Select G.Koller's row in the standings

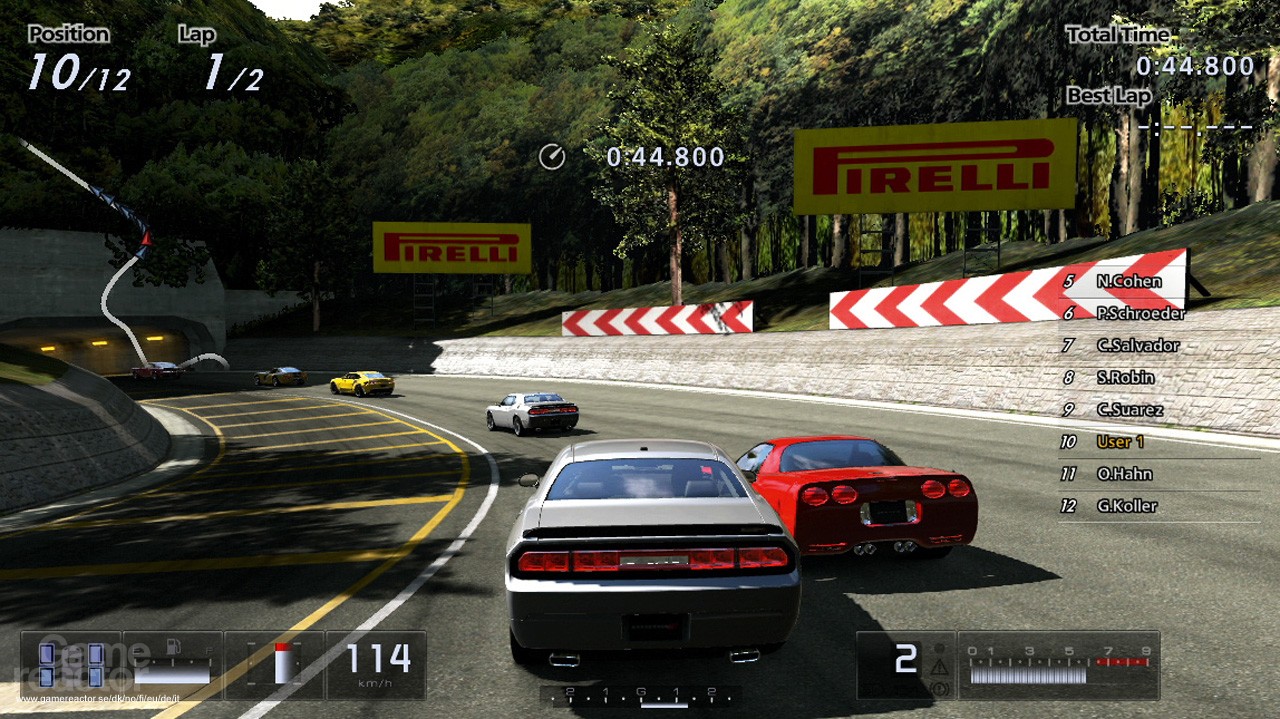(x=1126, y=505)
